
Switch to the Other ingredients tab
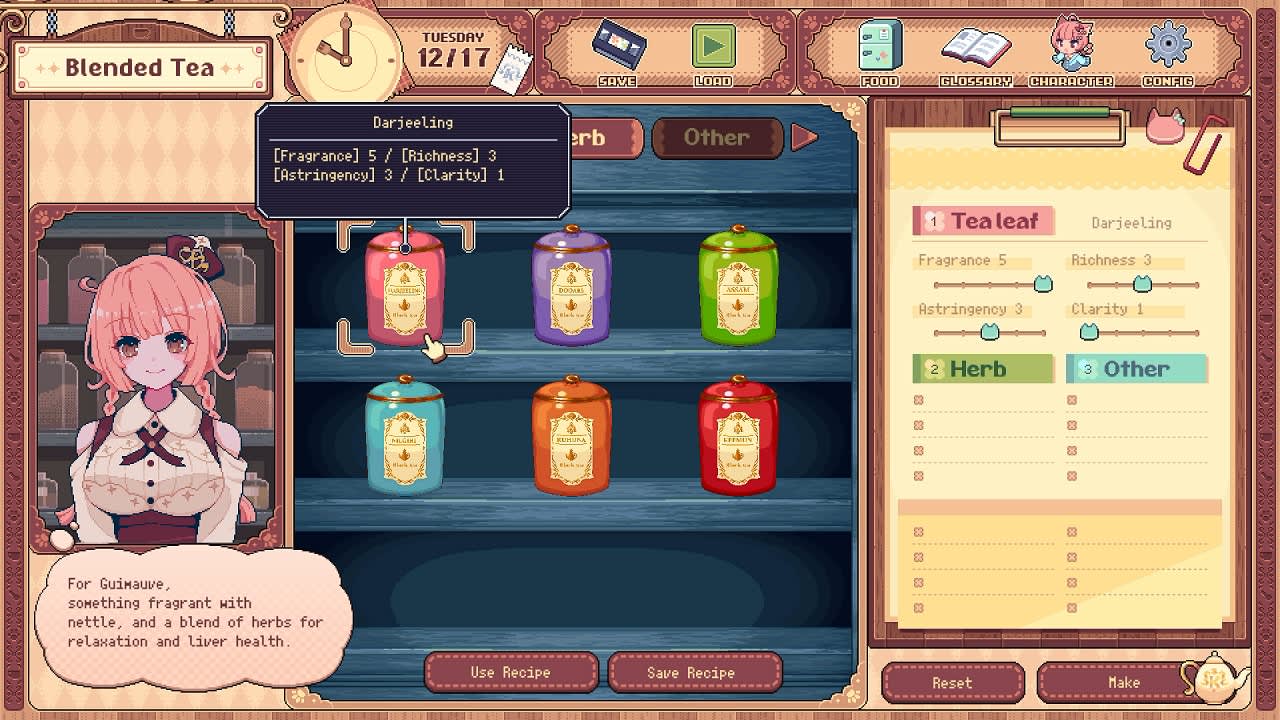point(716,138)
